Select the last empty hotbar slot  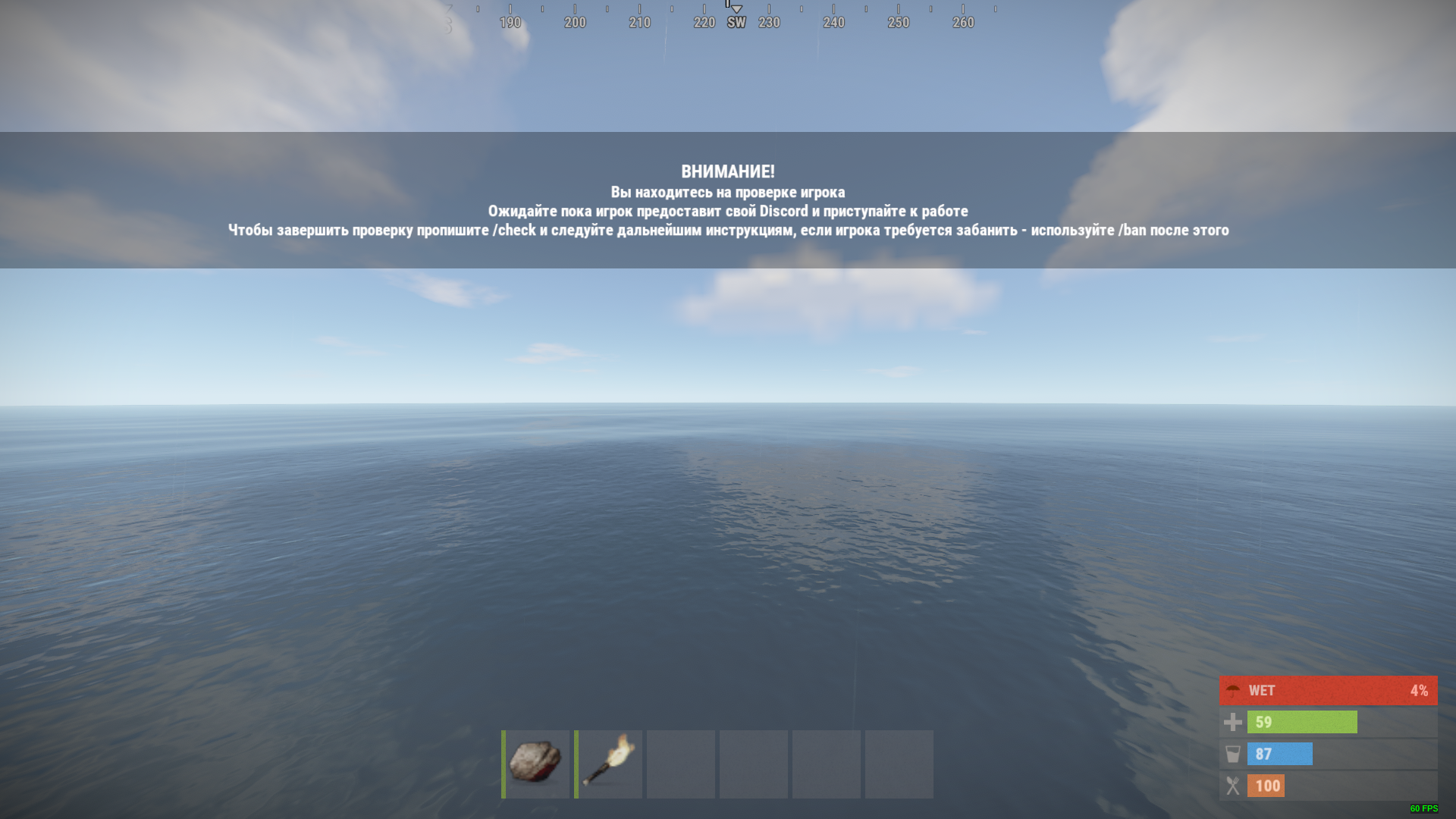point(899,764)
